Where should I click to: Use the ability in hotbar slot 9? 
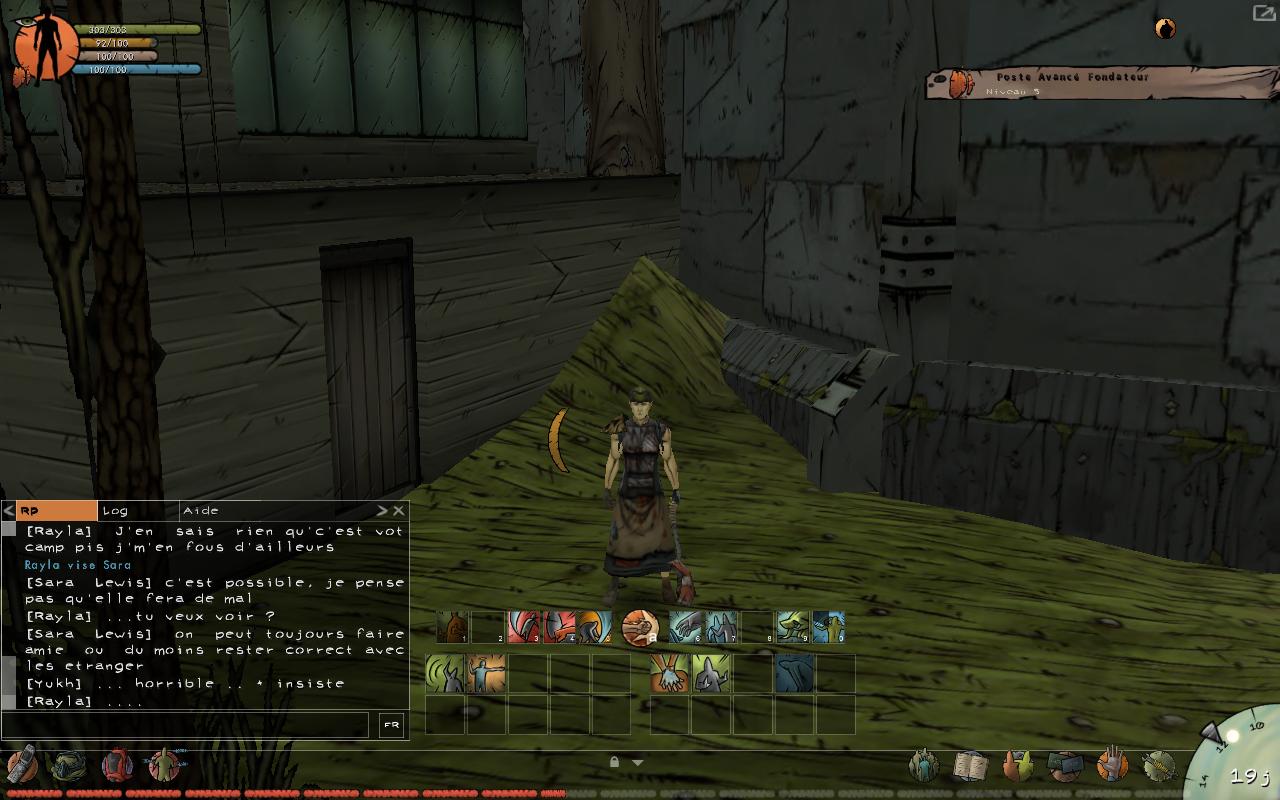pyautogui.click(x=792, y=627)
